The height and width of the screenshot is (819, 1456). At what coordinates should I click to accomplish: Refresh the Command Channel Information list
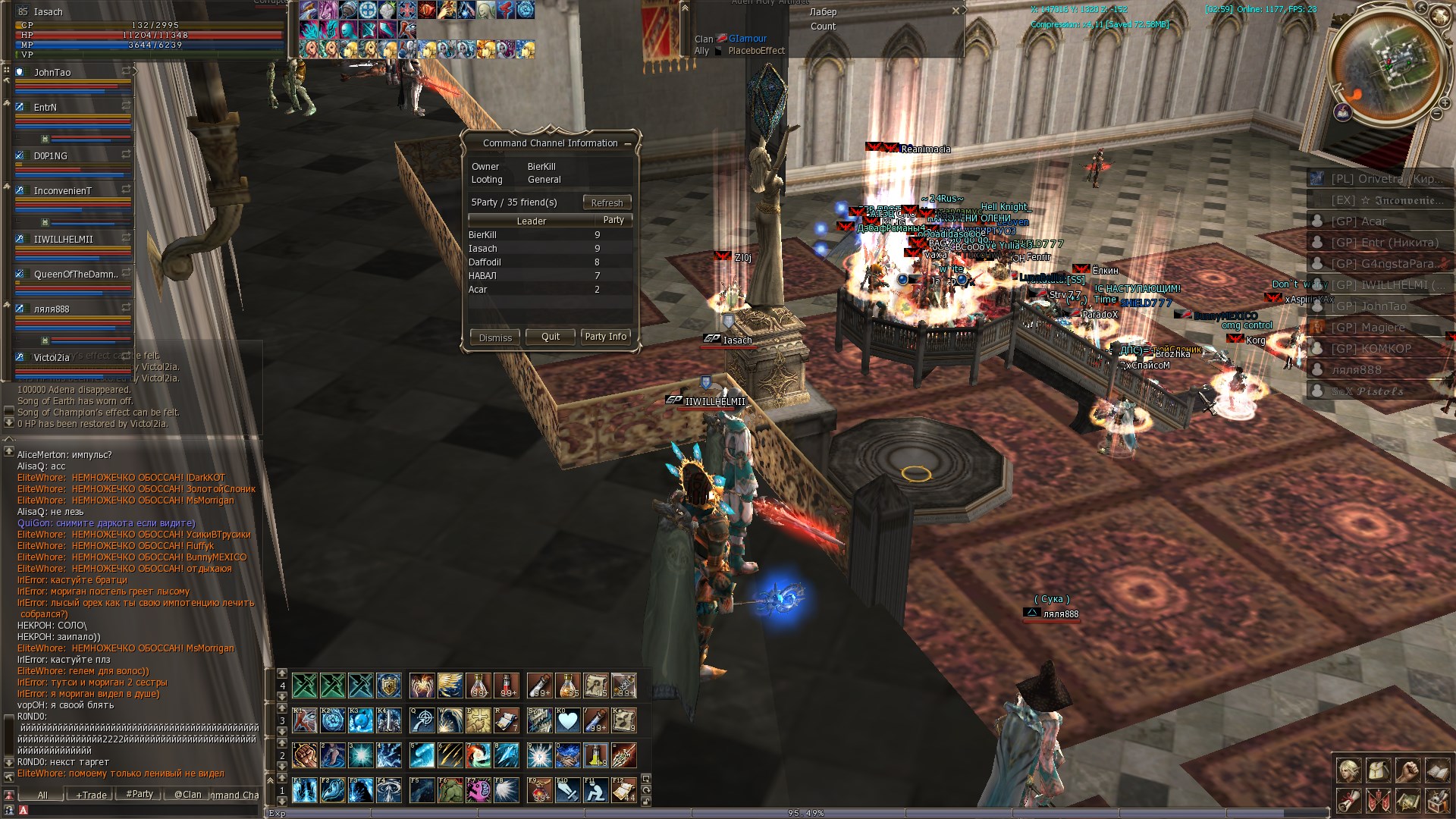(x=607, y=202)
